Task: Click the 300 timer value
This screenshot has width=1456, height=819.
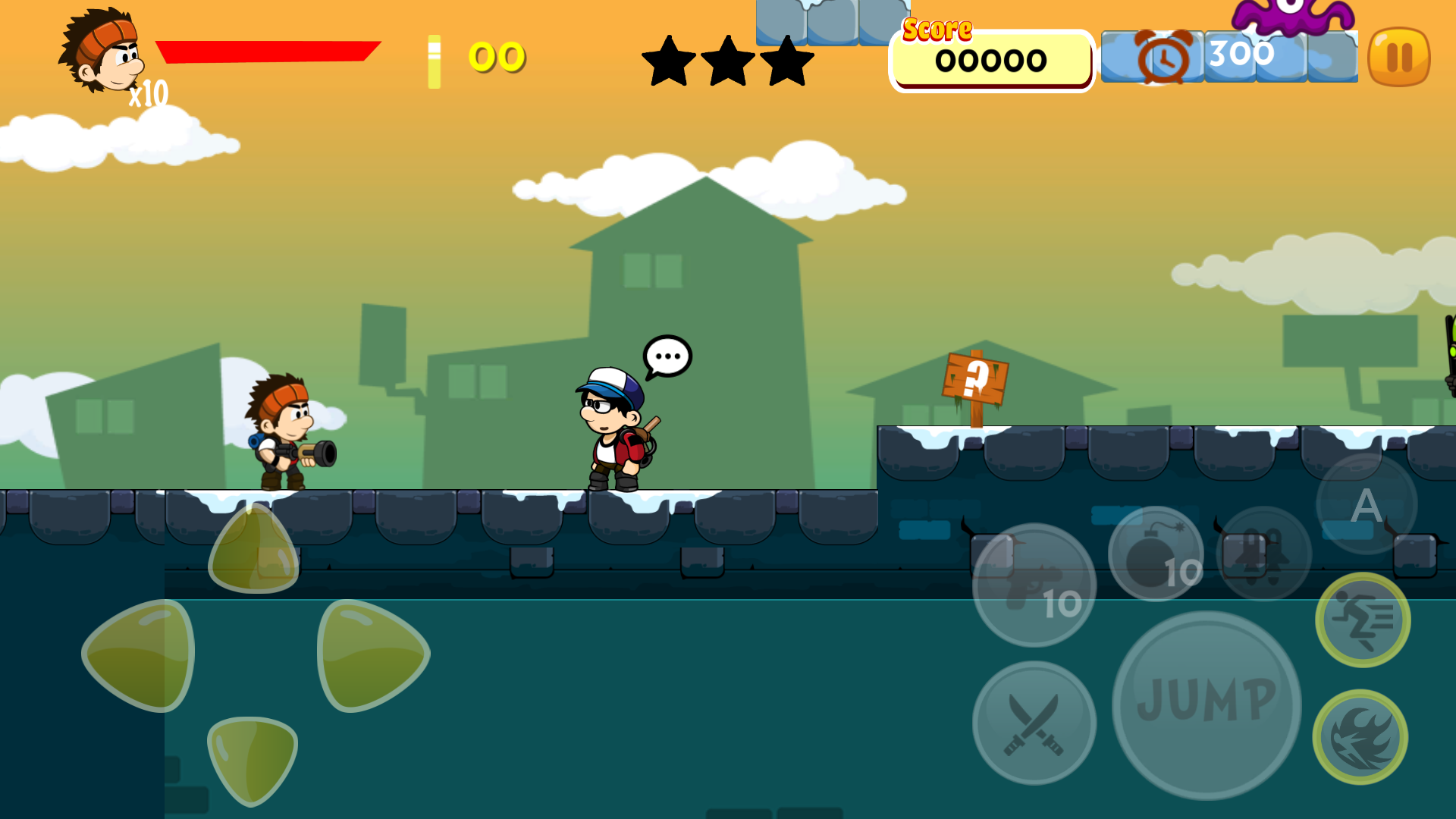Action: point(1241,53)
